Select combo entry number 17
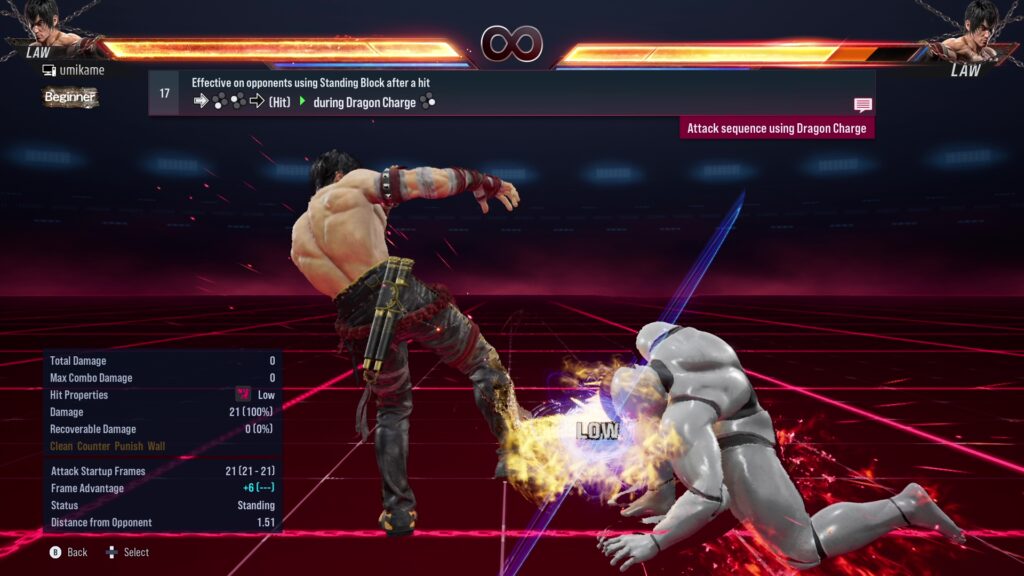 coord(165,93)
